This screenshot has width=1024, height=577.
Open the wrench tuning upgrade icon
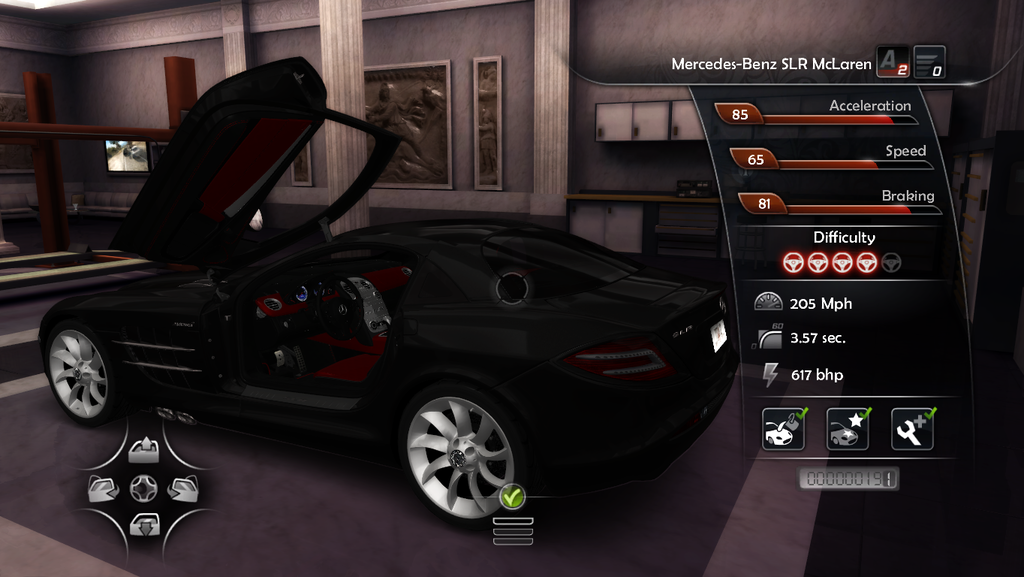coord(912,429)
